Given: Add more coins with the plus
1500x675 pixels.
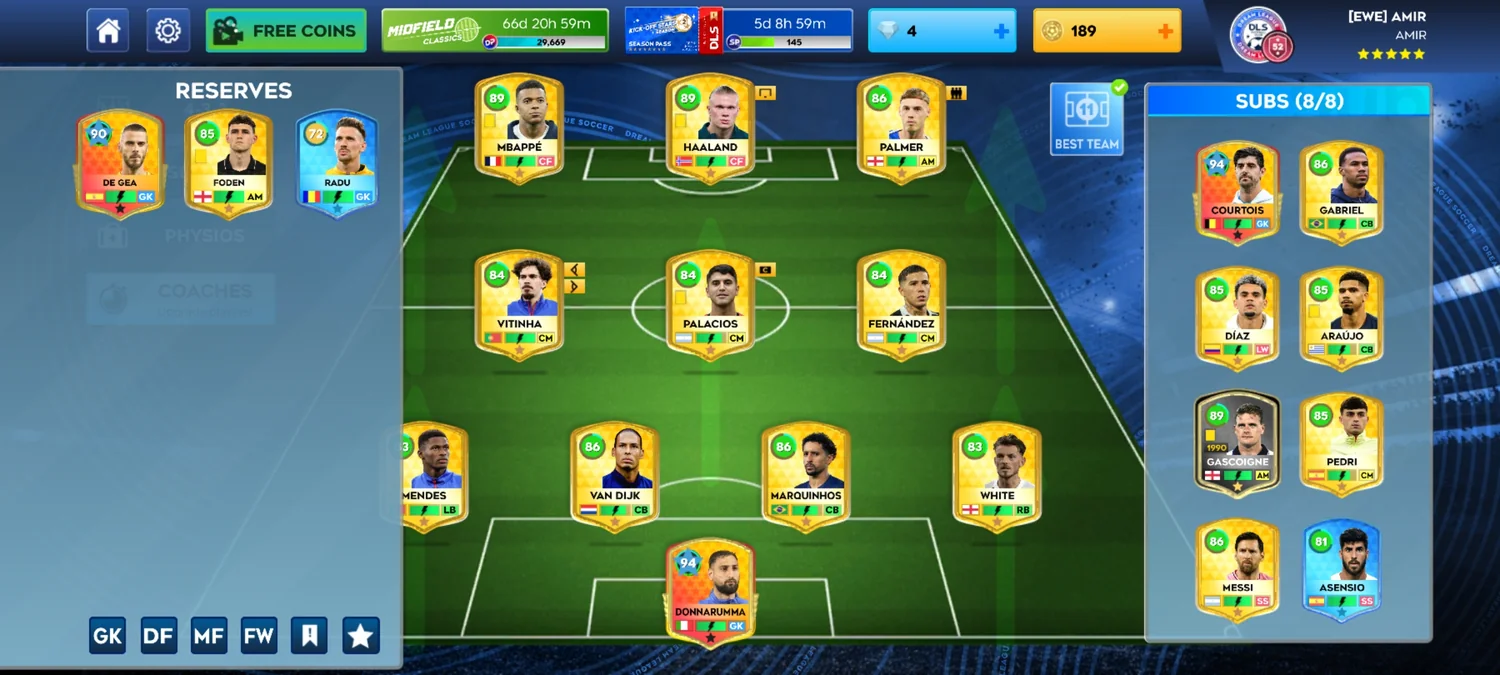Looking at the screenshot, I should tap(1165, 31).
